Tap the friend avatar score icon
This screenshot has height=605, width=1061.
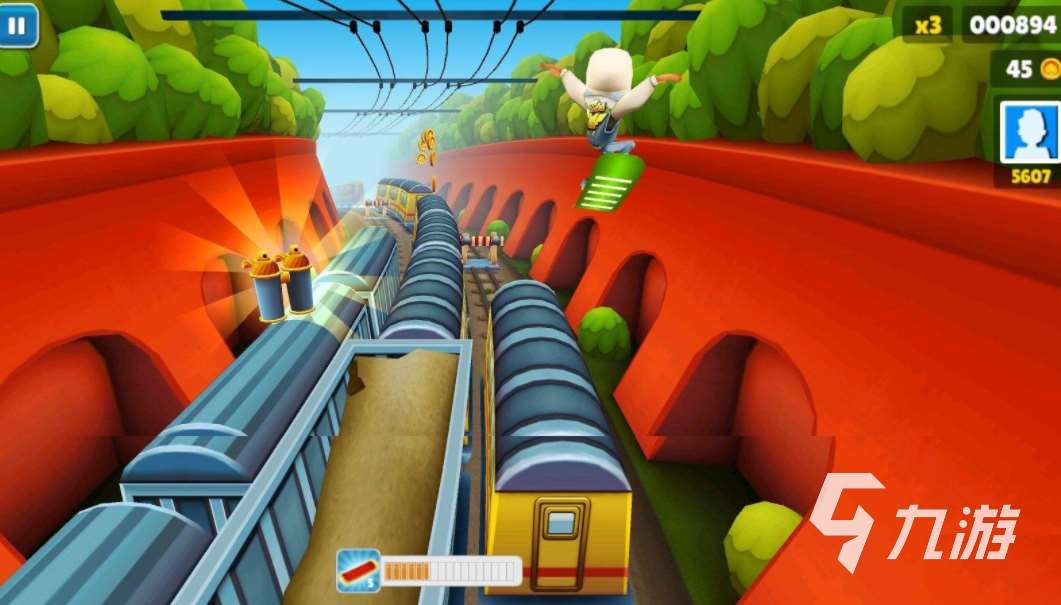1030,131
